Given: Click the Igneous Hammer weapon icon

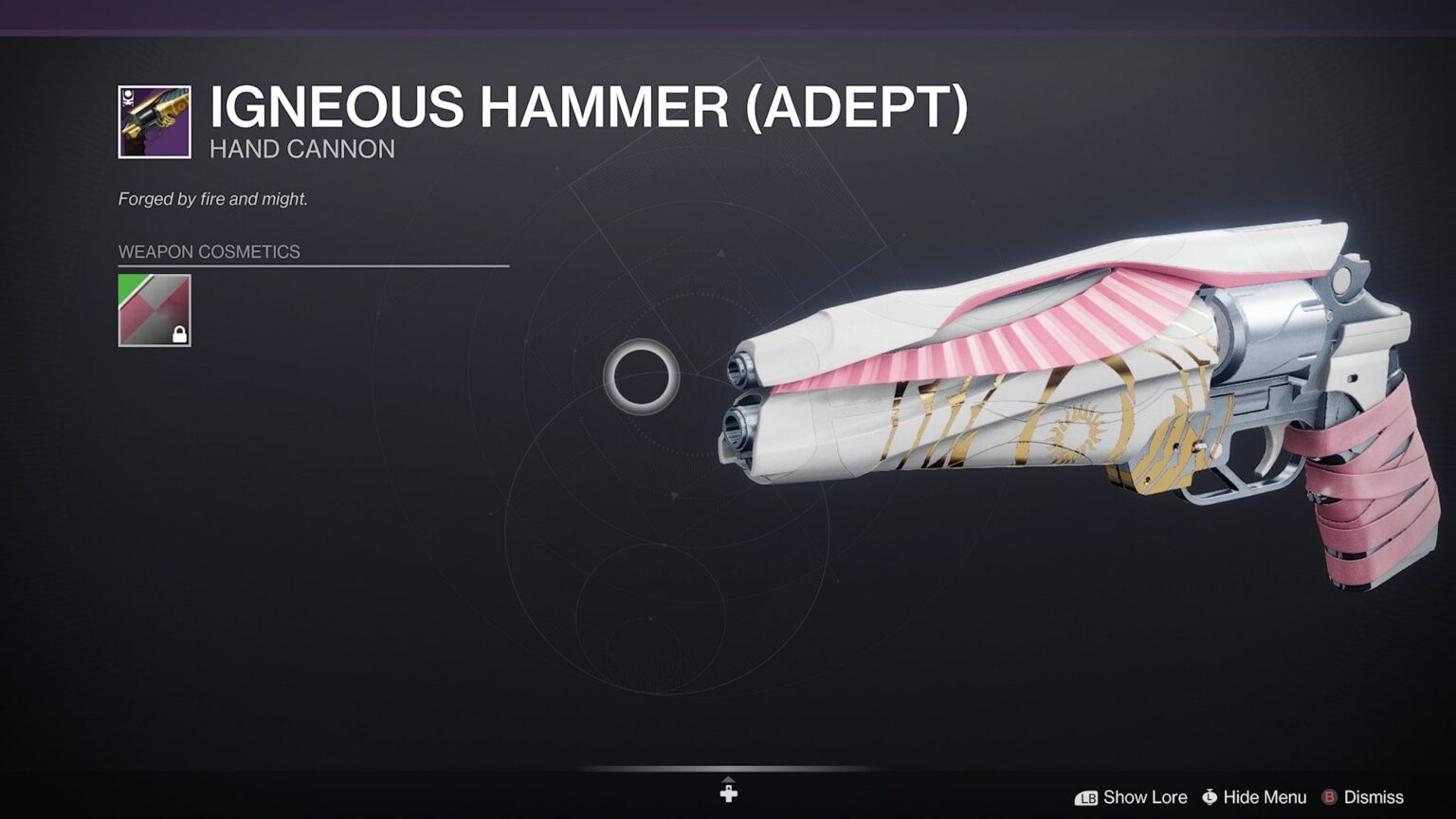Looking at the screenshot, I should coord(154,121).
